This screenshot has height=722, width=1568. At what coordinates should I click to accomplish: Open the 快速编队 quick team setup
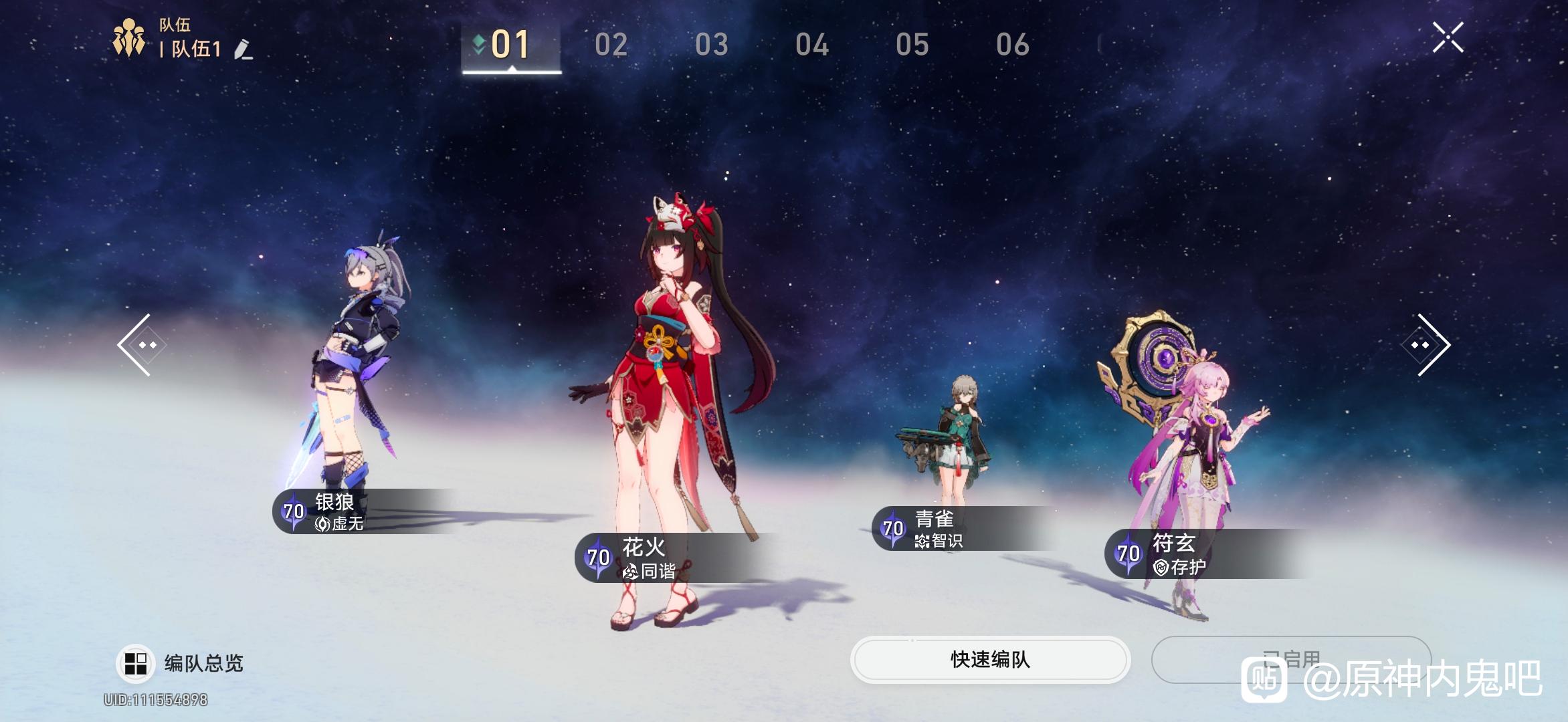[x=990, y=660]
